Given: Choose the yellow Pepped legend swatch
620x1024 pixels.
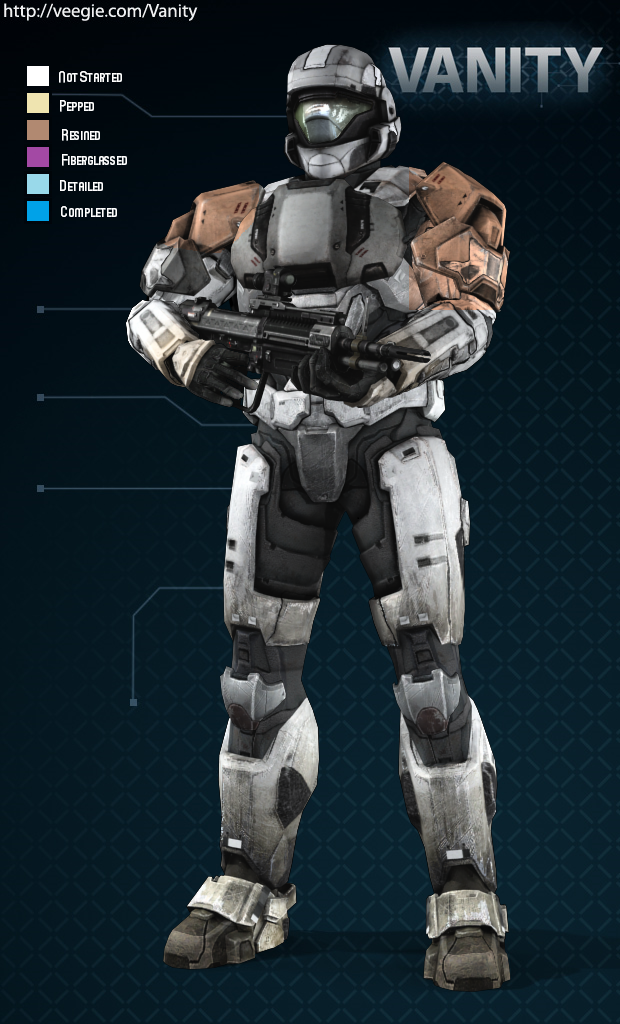Looking at the screenshot, I should [x=38, y=103].
